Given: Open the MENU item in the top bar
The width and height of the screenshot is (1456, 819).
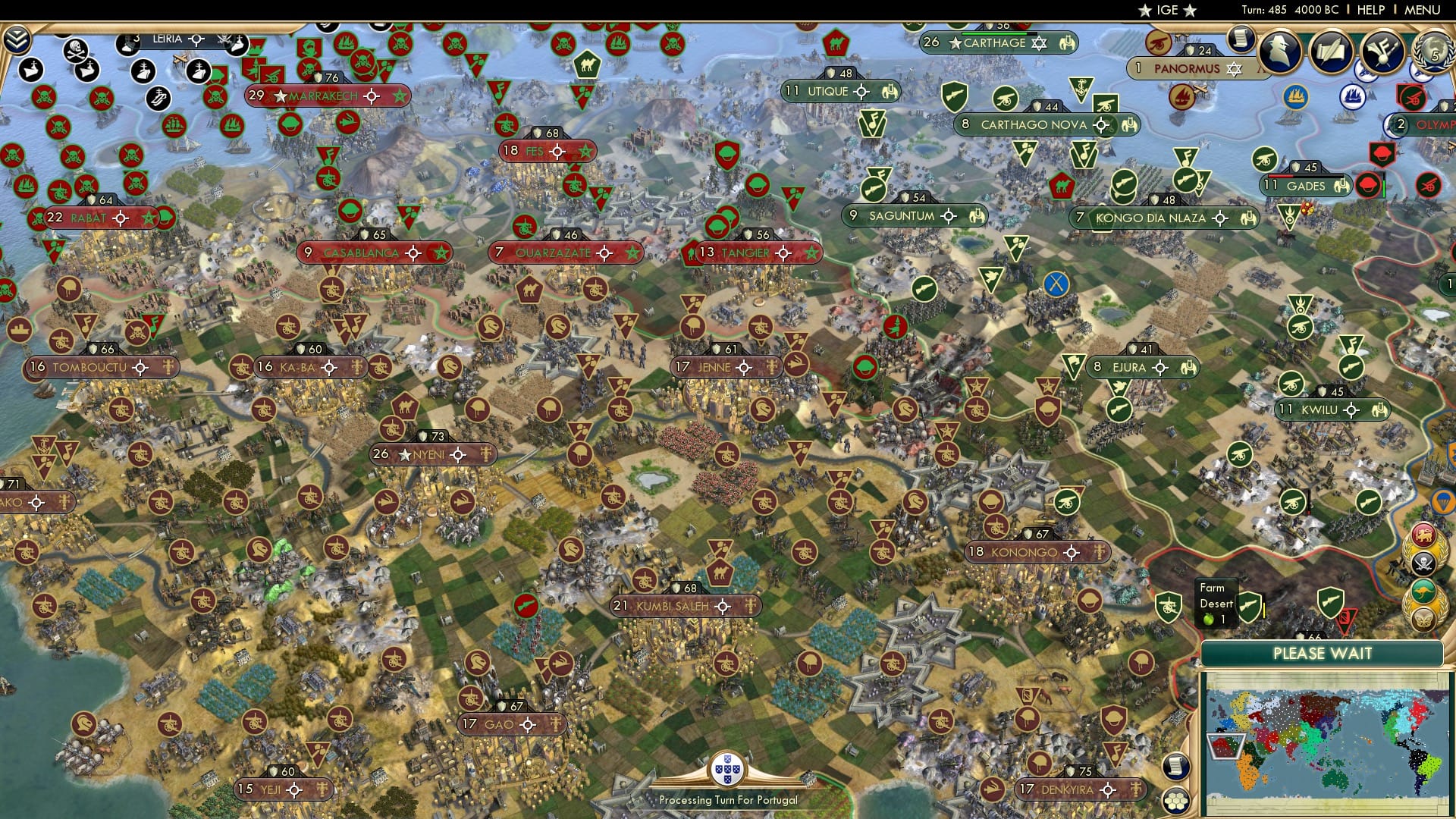Looking at the screenshot, I should [x=1421, y=10].
